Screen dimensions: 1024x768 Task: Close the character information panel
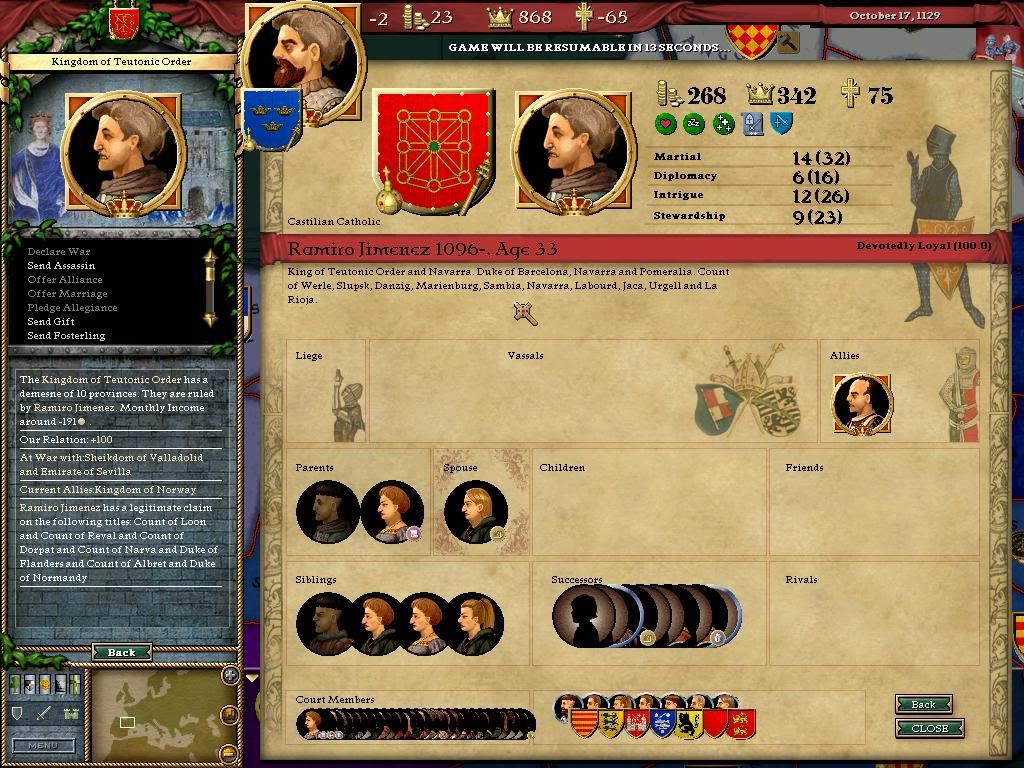pos(929,728)
